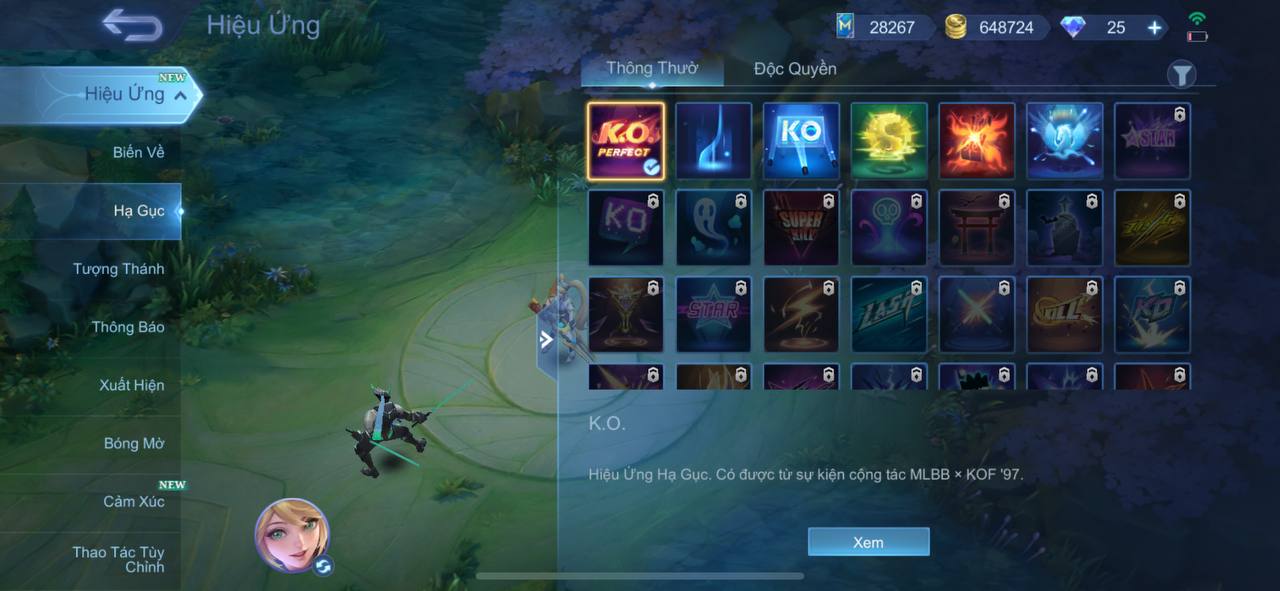Choose the Thông Báo category
The height and width of the screenshot is (591, 1280).
pyautogui.click(x=128, y=327)
